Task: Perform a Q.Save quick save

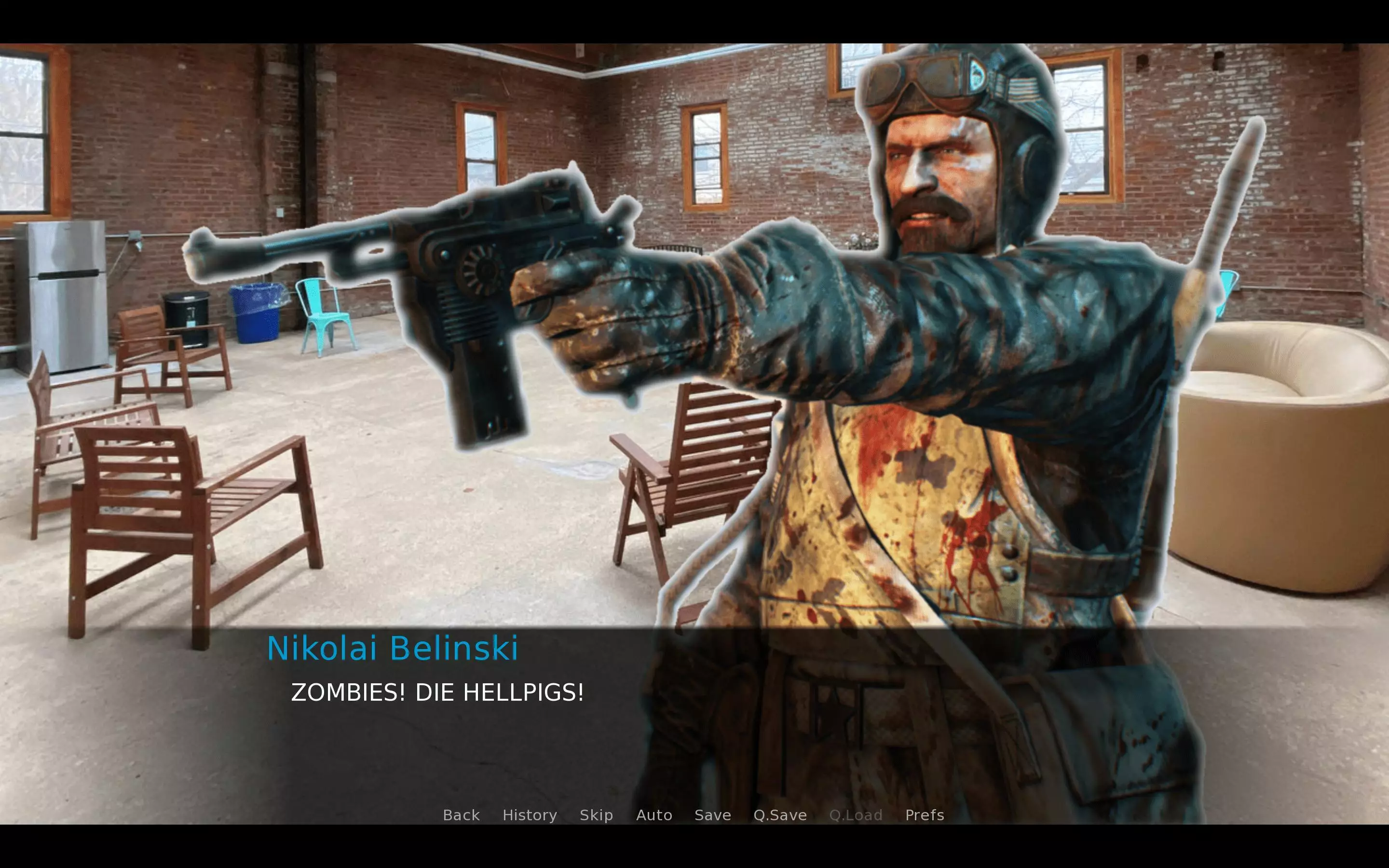Action: (779, 814)
